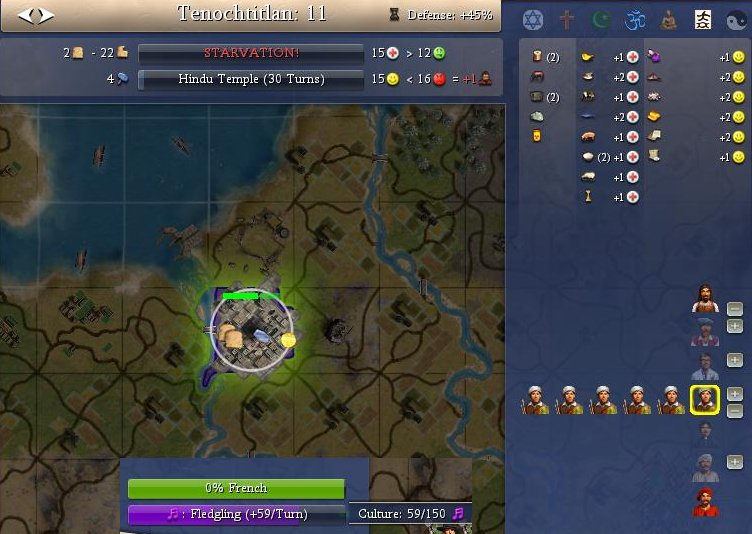Remove the bearded specialist with minus button
Viewport: 752px width, 534px height.
click(x=735, y=309)
